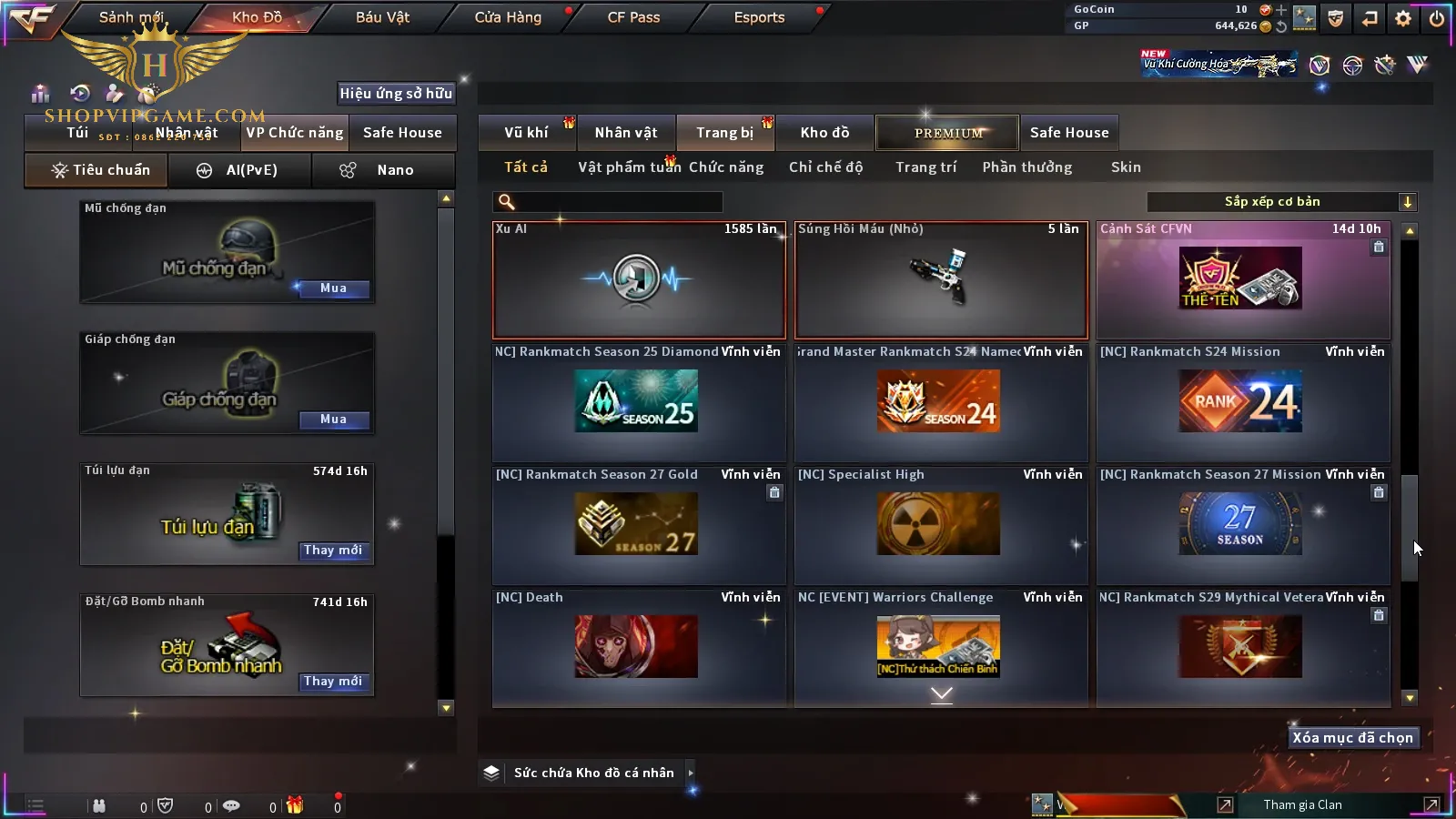Pick the [NC] Death item slot

(639, 647)
